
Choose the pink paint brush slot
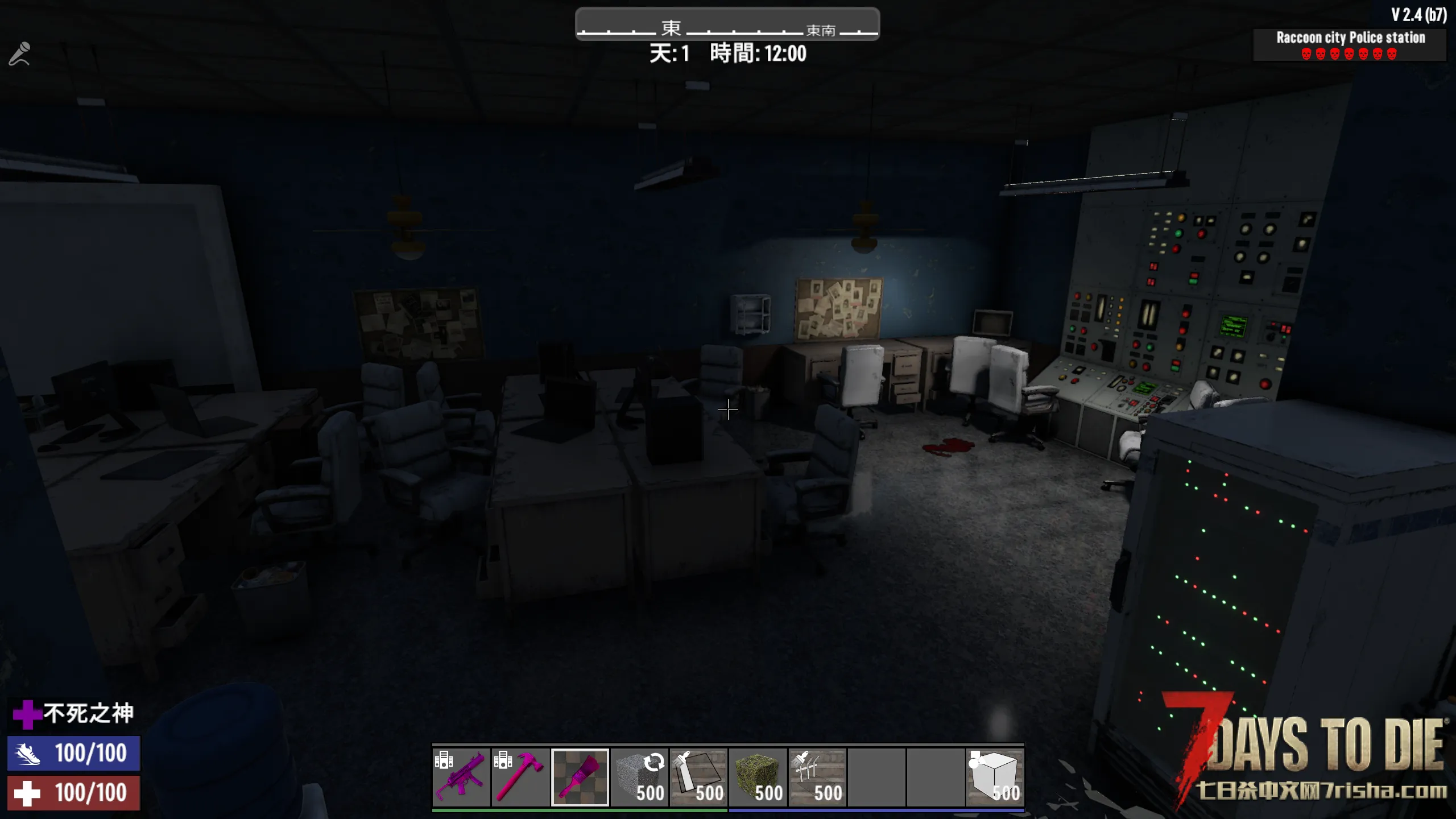[x=580, y=777]
